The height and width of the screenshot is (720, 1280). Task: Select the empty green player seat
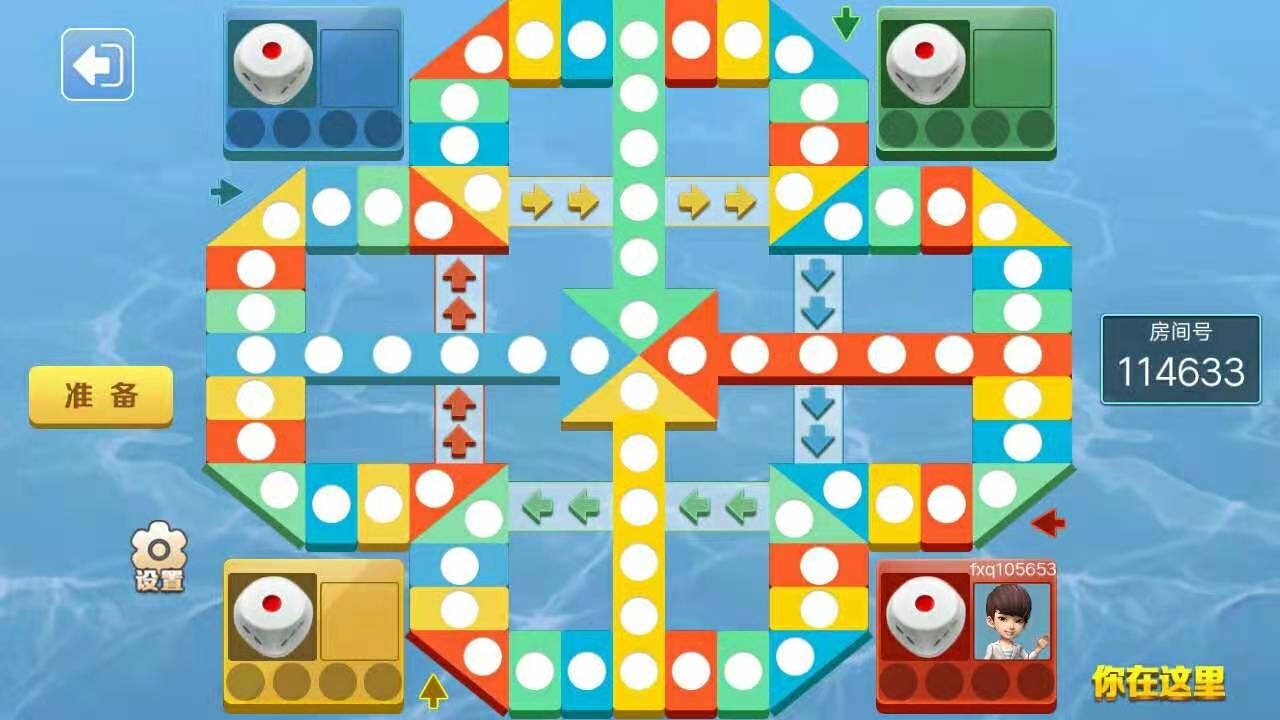tap(1012, 67)
